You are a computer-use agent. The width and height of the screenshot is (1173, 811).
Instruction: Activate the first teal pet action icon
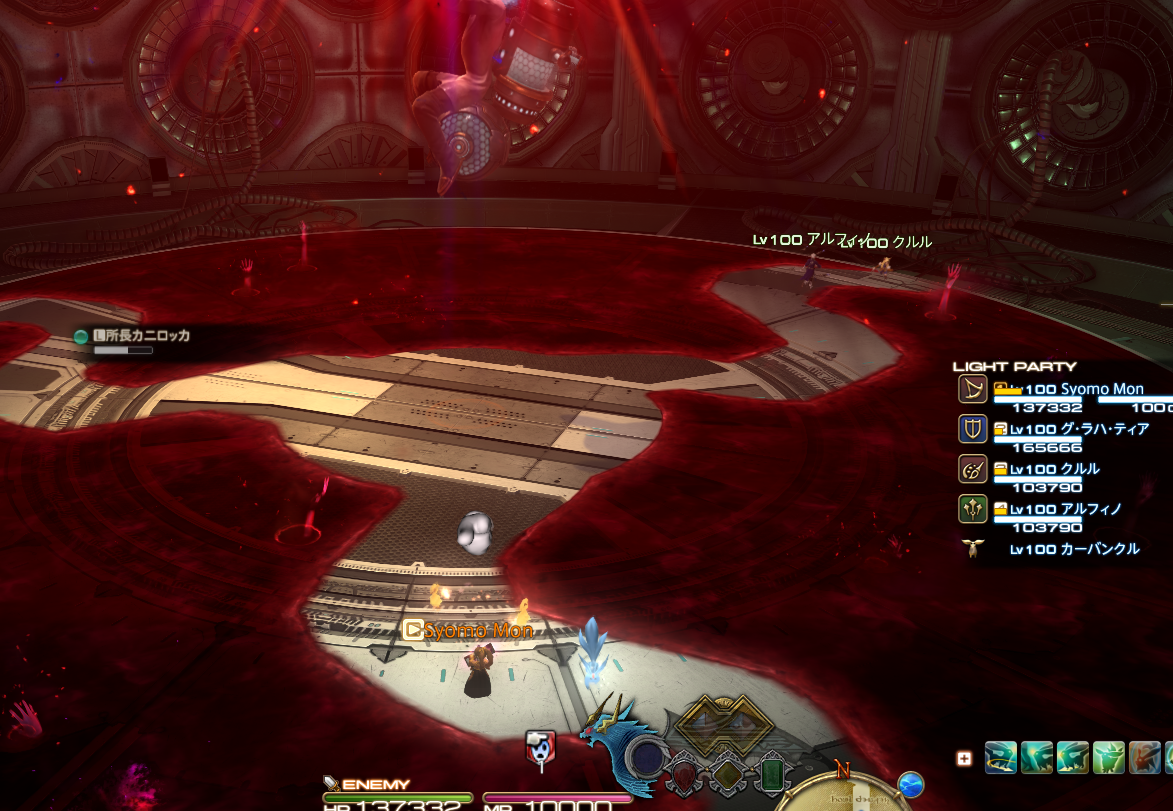click(x=1001, y=757)
